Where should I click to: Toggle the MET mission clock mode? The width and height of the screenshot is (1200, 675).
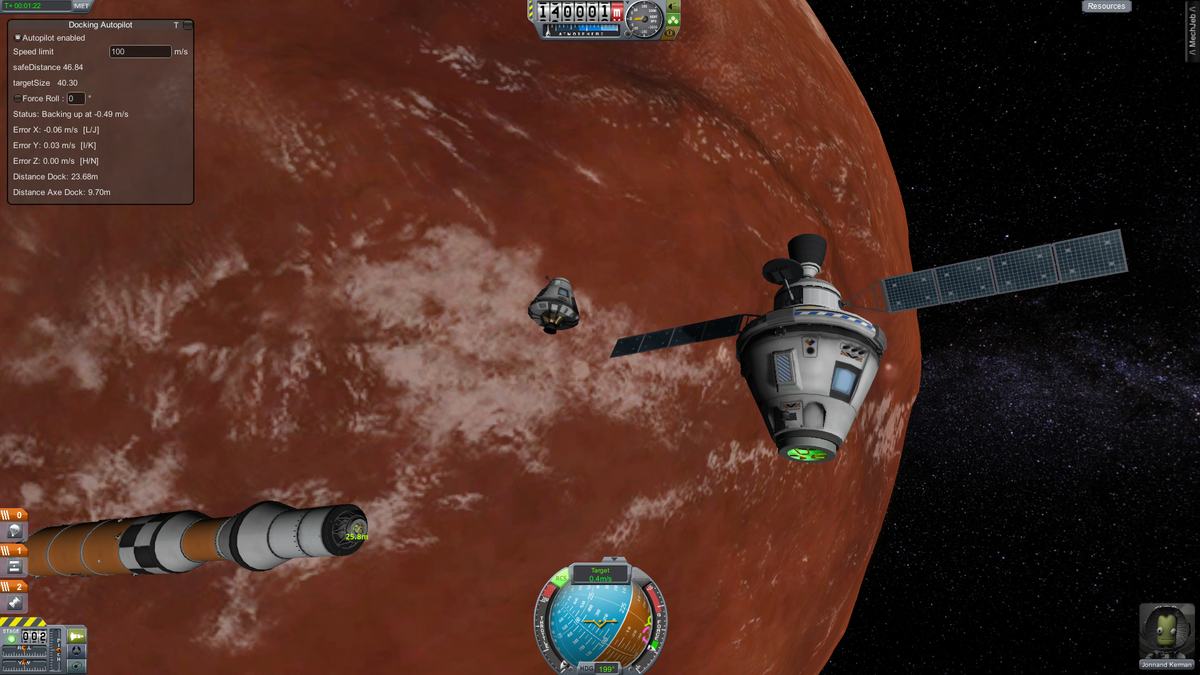[x=82, y=6]
